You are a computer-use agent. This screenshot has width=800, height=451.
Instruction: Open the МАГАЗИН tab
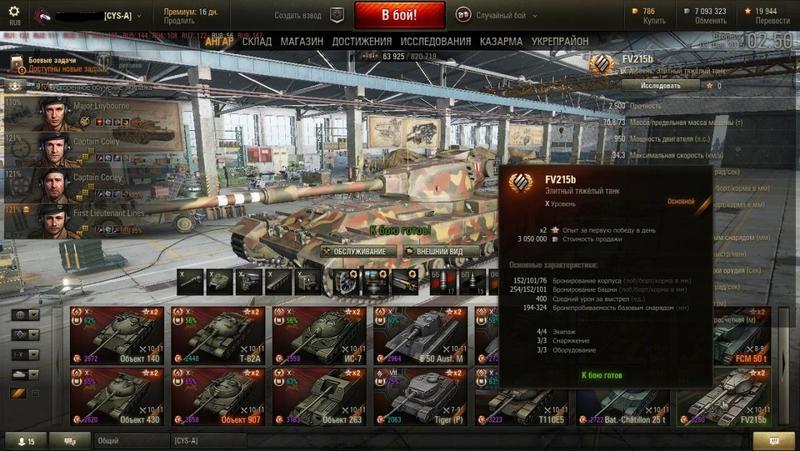(301, 42)
